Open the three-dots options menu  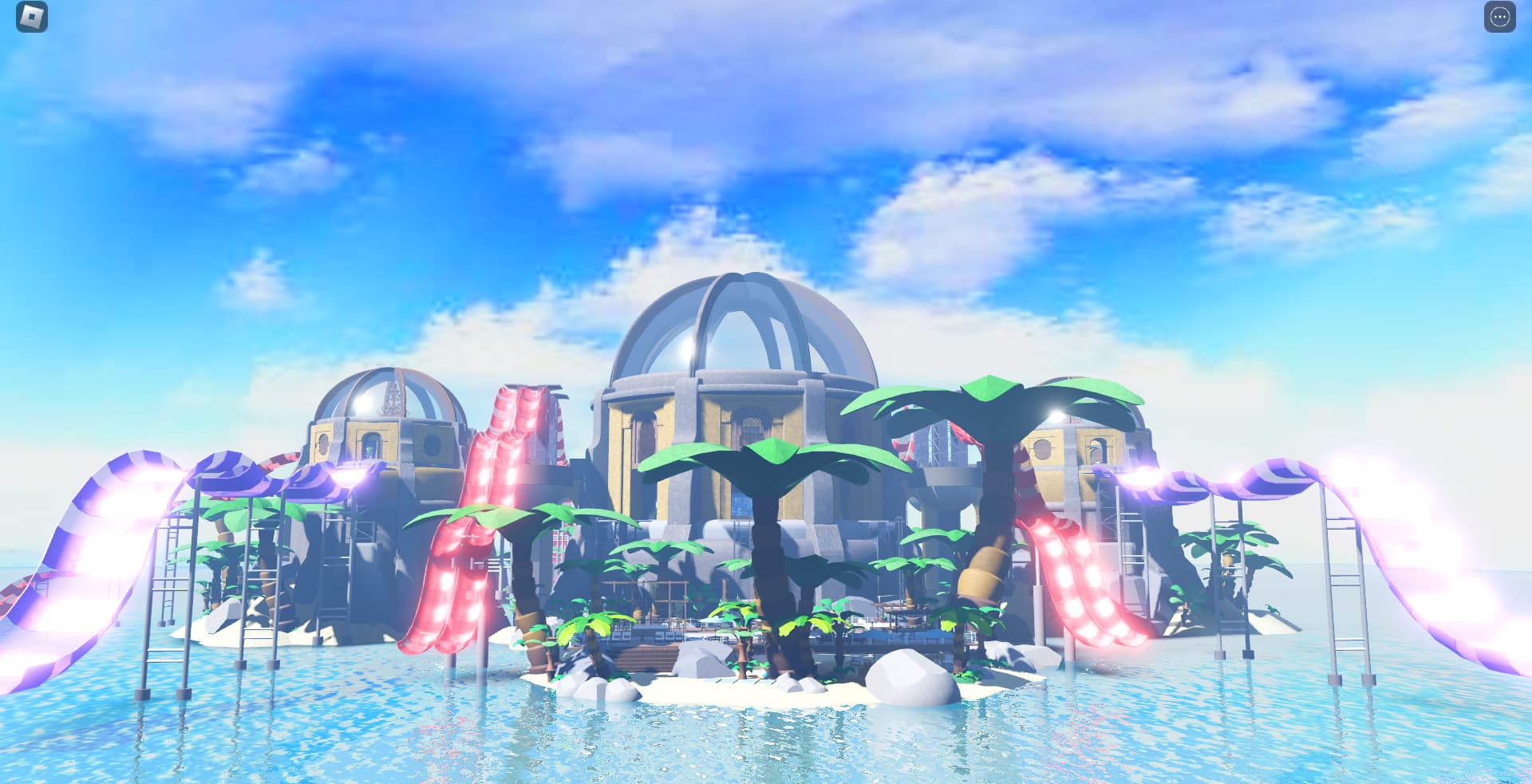(x=1499, y=18)
